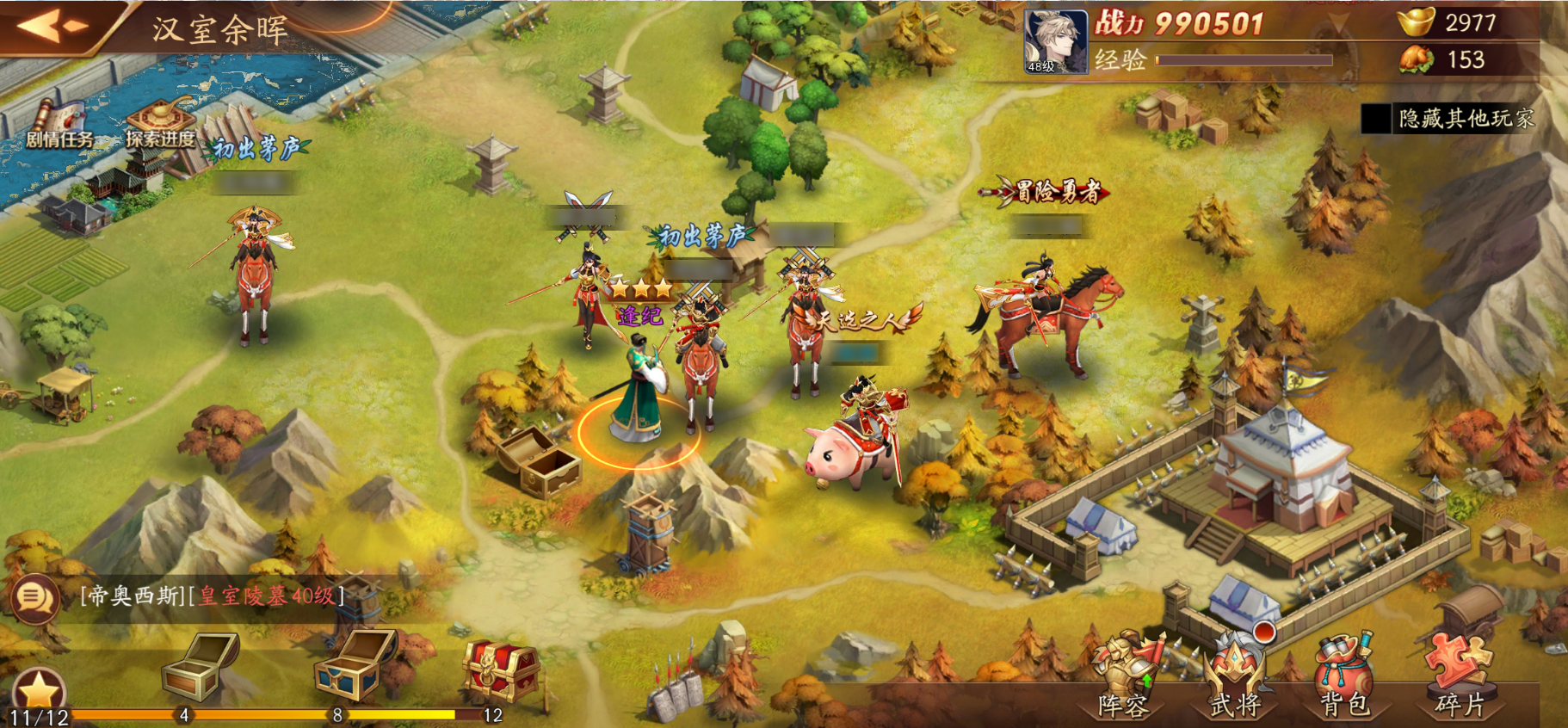Go back with the arrow button

coord(52,26)
